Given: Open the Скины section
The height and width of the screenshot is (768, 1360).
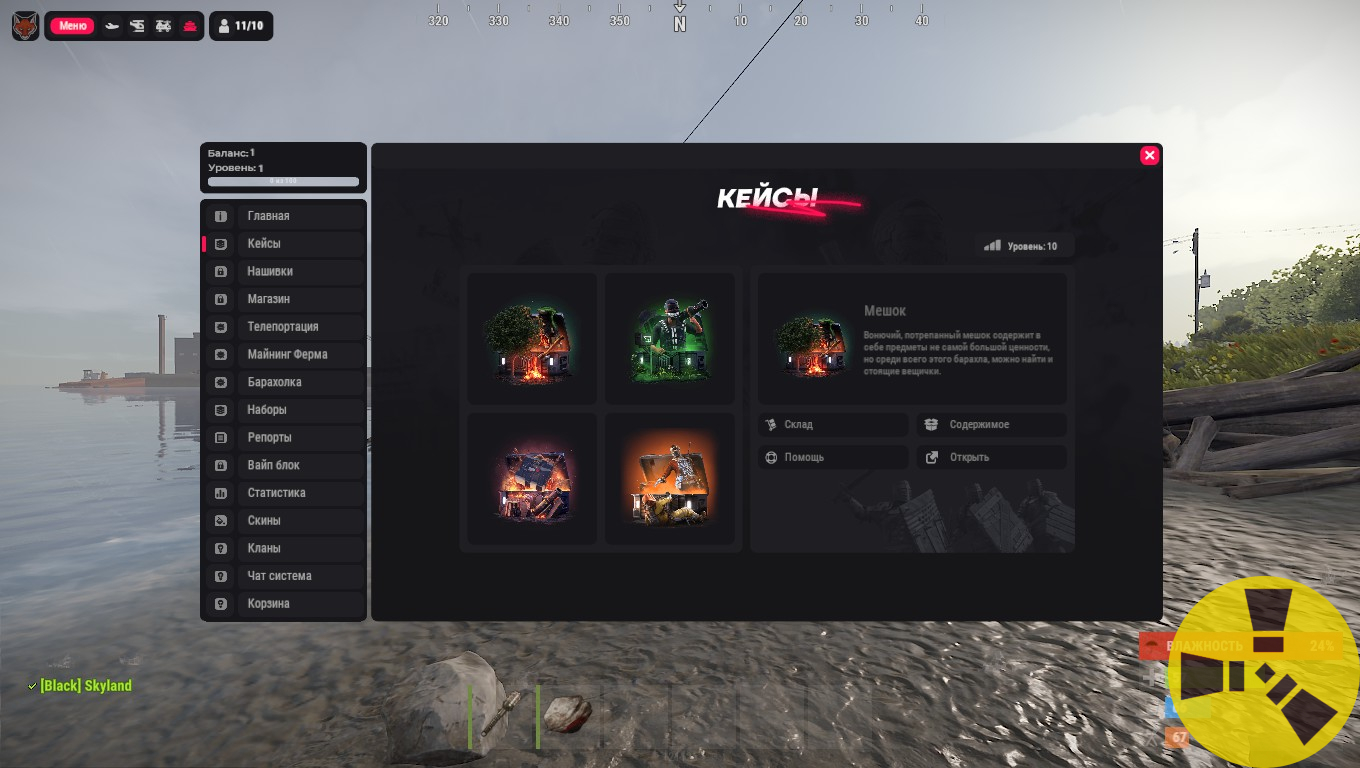Looking at the screenshot, I should 284,520.
